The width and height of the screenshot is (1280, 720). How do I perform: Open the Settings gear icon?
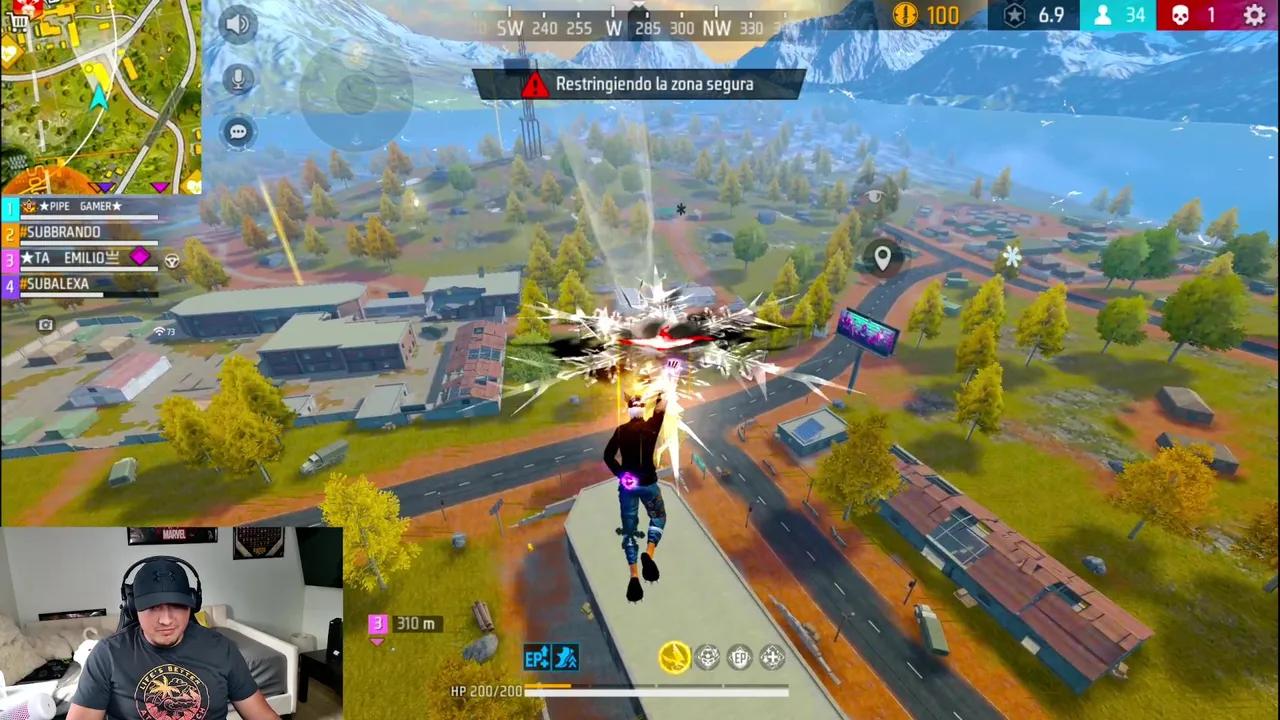1254,16
